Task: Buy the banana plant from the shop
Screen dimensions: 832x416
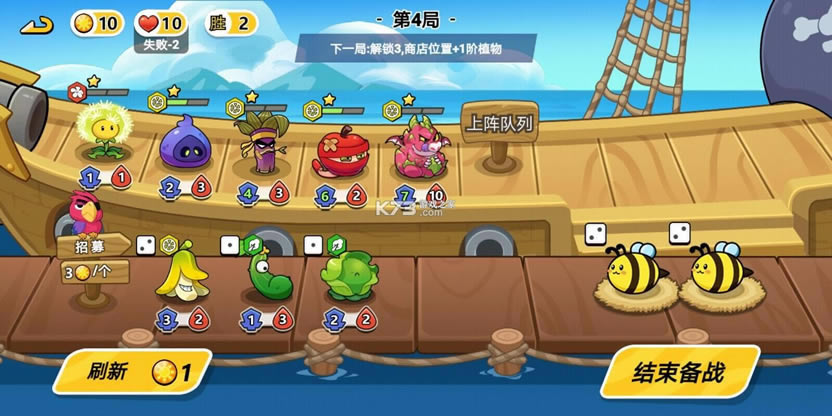Action: tap(182, 275)
